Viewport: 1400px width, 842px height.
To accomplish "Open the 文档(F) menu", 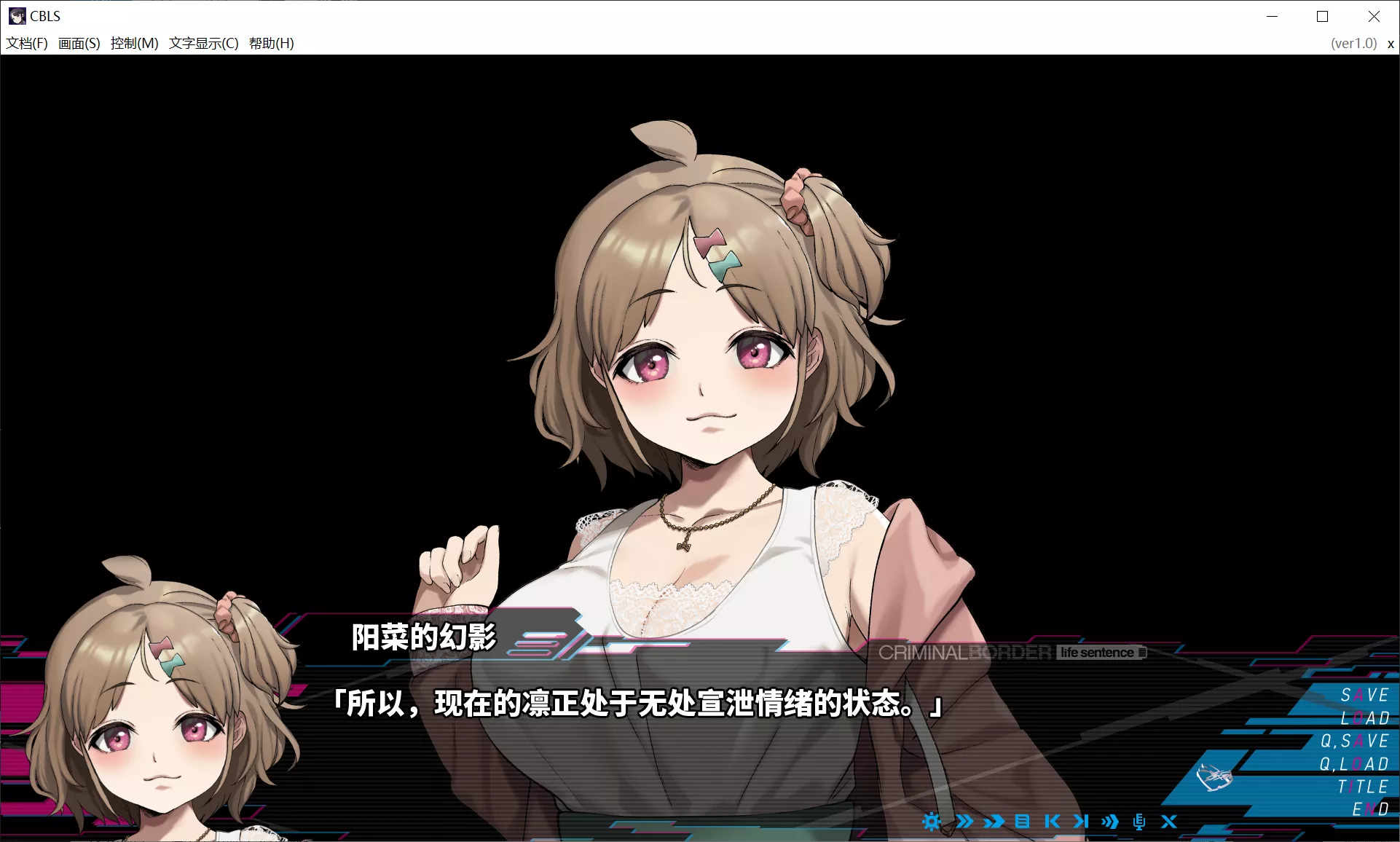I will tap(27, 43).
